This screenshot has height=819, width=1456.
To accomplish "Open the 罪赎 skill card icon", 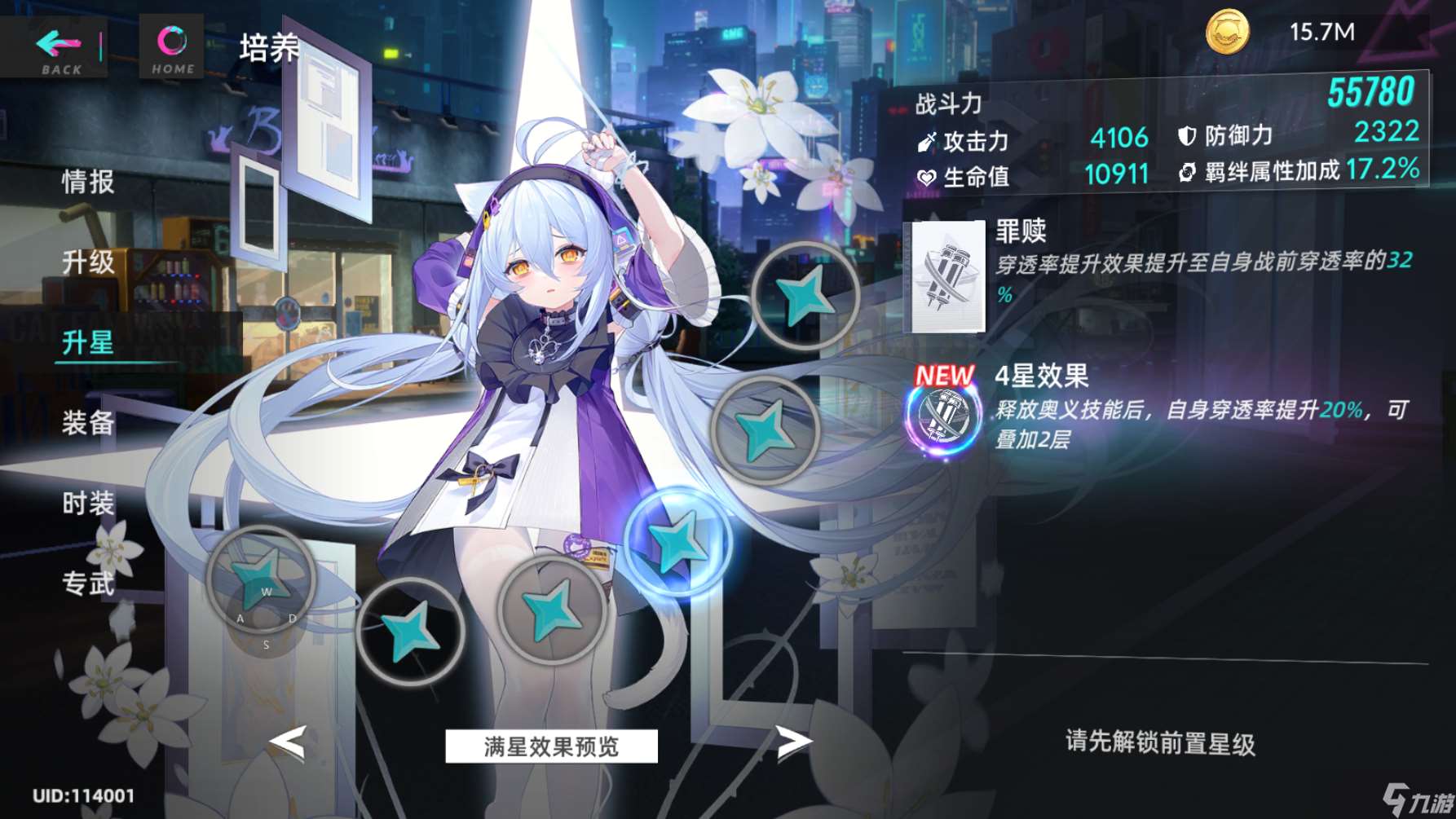I will [x=947, y=277].
